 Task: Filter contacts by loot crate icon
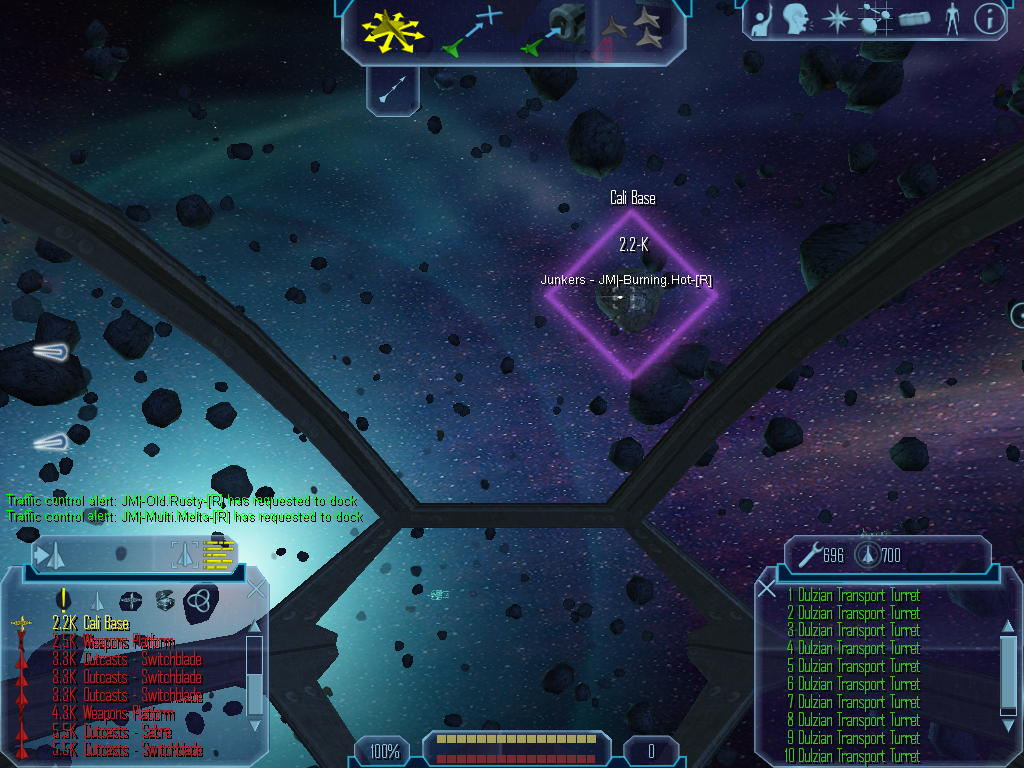click(164, 600)
